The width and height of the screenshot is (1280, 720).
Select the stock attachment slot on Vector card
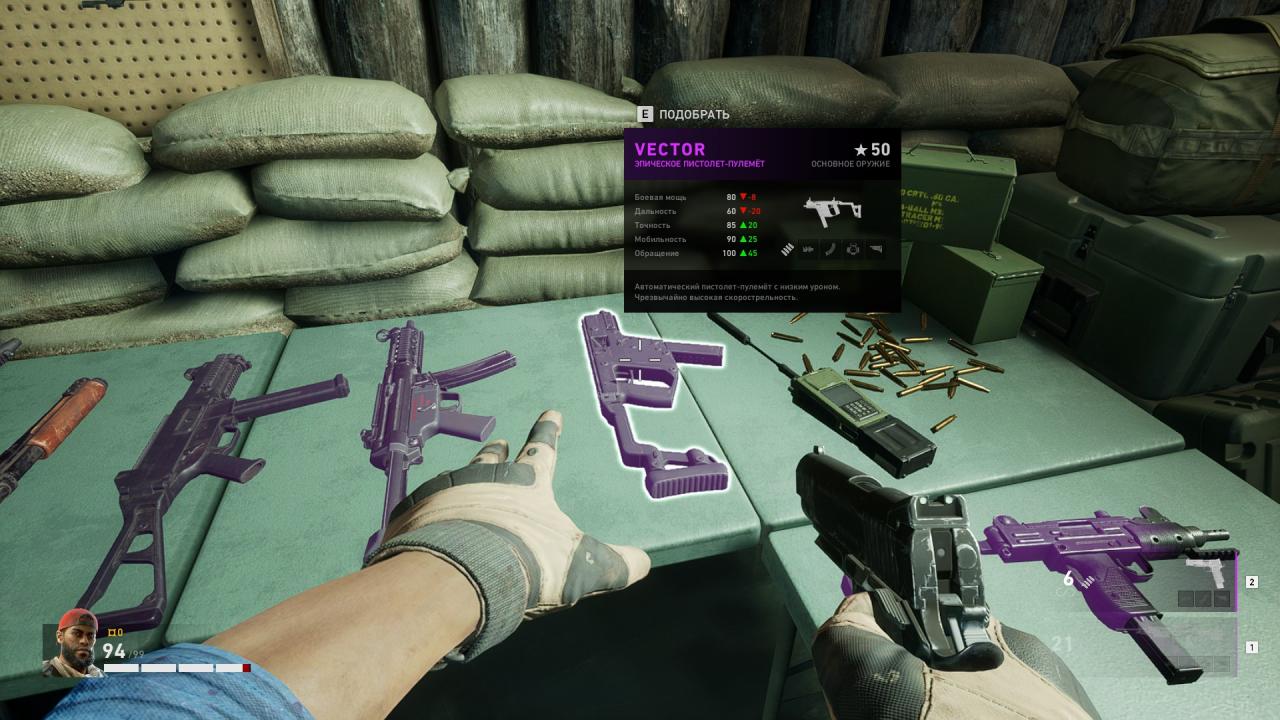877,249
